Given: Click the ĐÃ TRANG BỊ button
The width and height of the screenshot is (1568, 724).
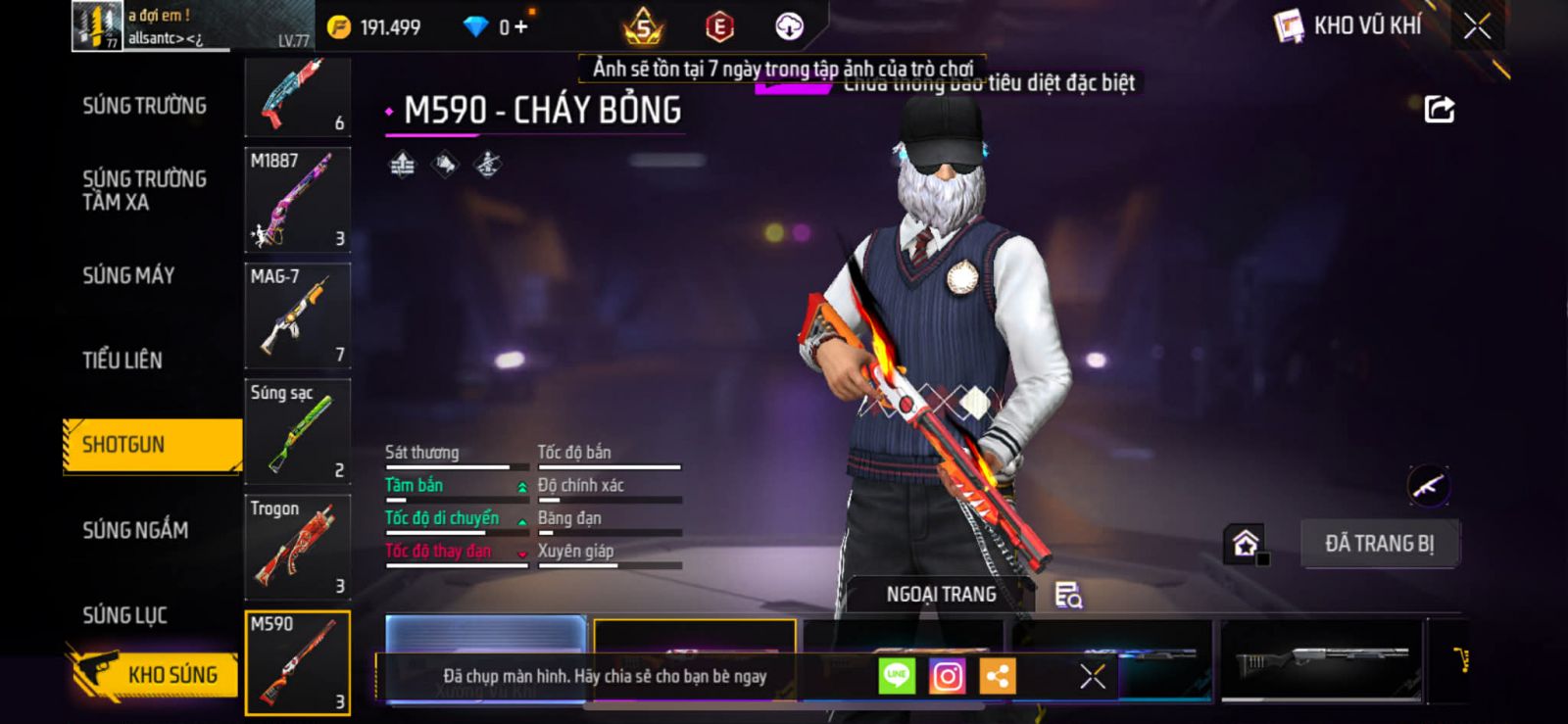Looking at the screenshot, I should [1380, 544].
